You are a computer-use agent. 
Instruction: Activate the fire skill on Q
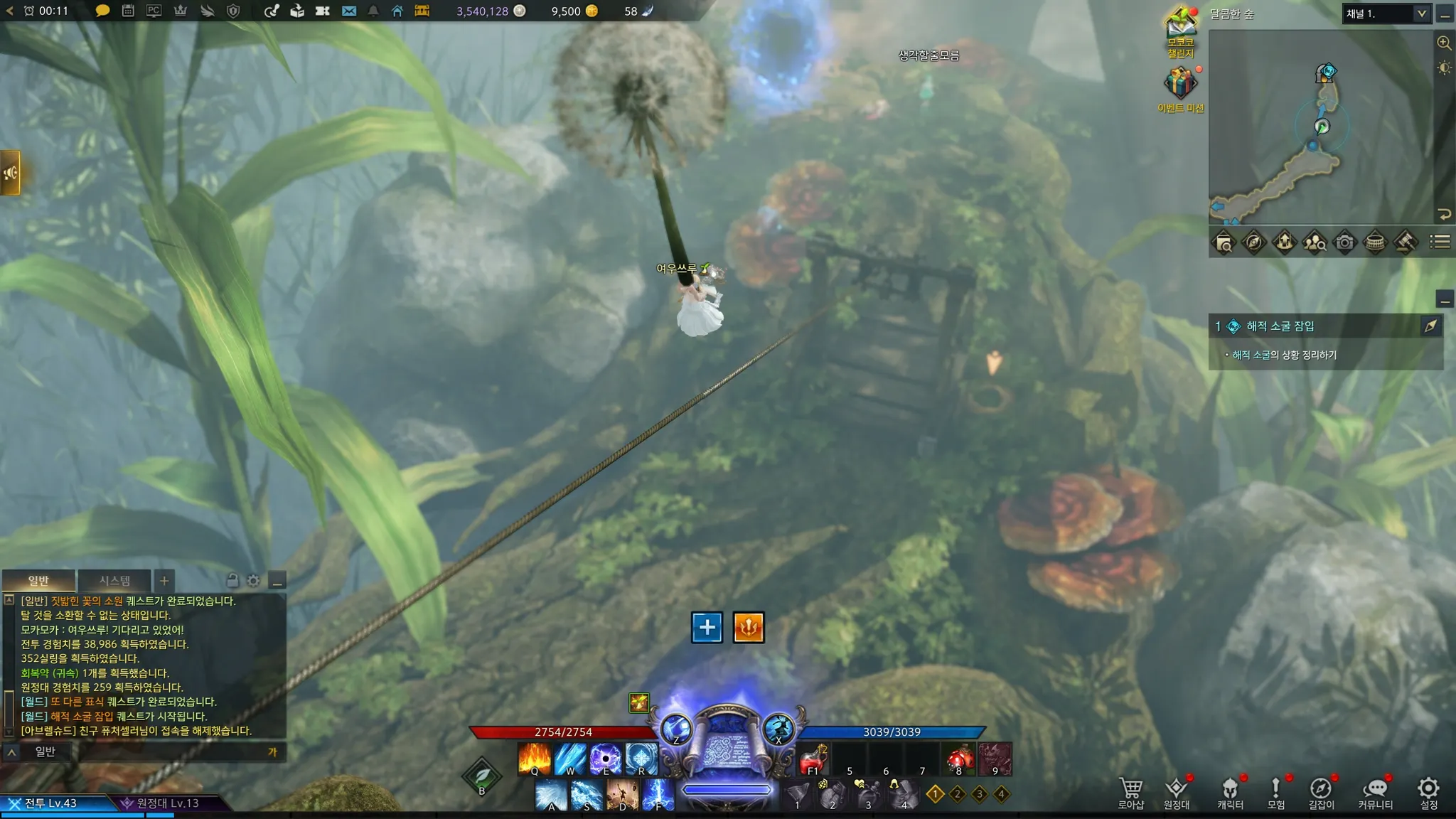tap(535, 759)
